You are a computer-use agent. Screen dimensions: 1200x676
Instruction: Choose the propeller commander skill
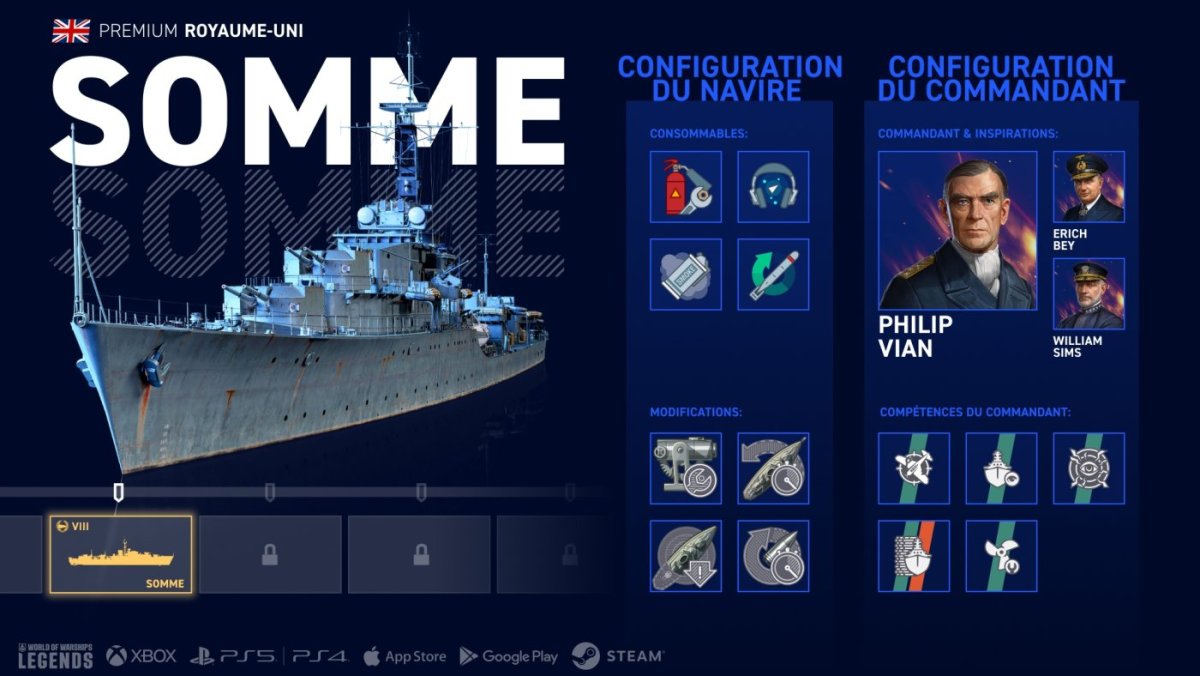[x=1001, y=556]
